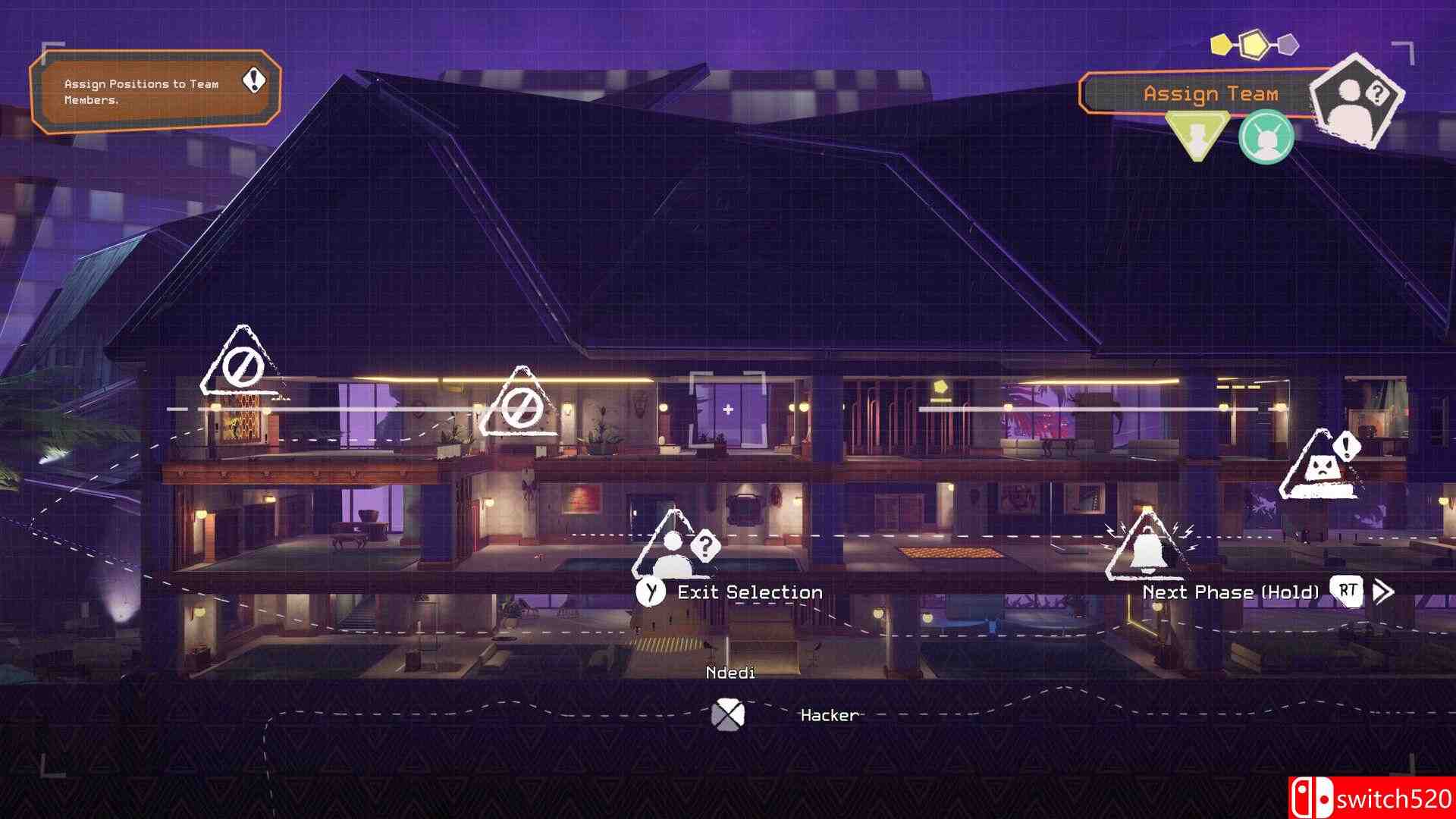Click the Hacker role label for Ndedi
The height and width of the screenshot is (819, 1456).
click(x=827, y=715)
